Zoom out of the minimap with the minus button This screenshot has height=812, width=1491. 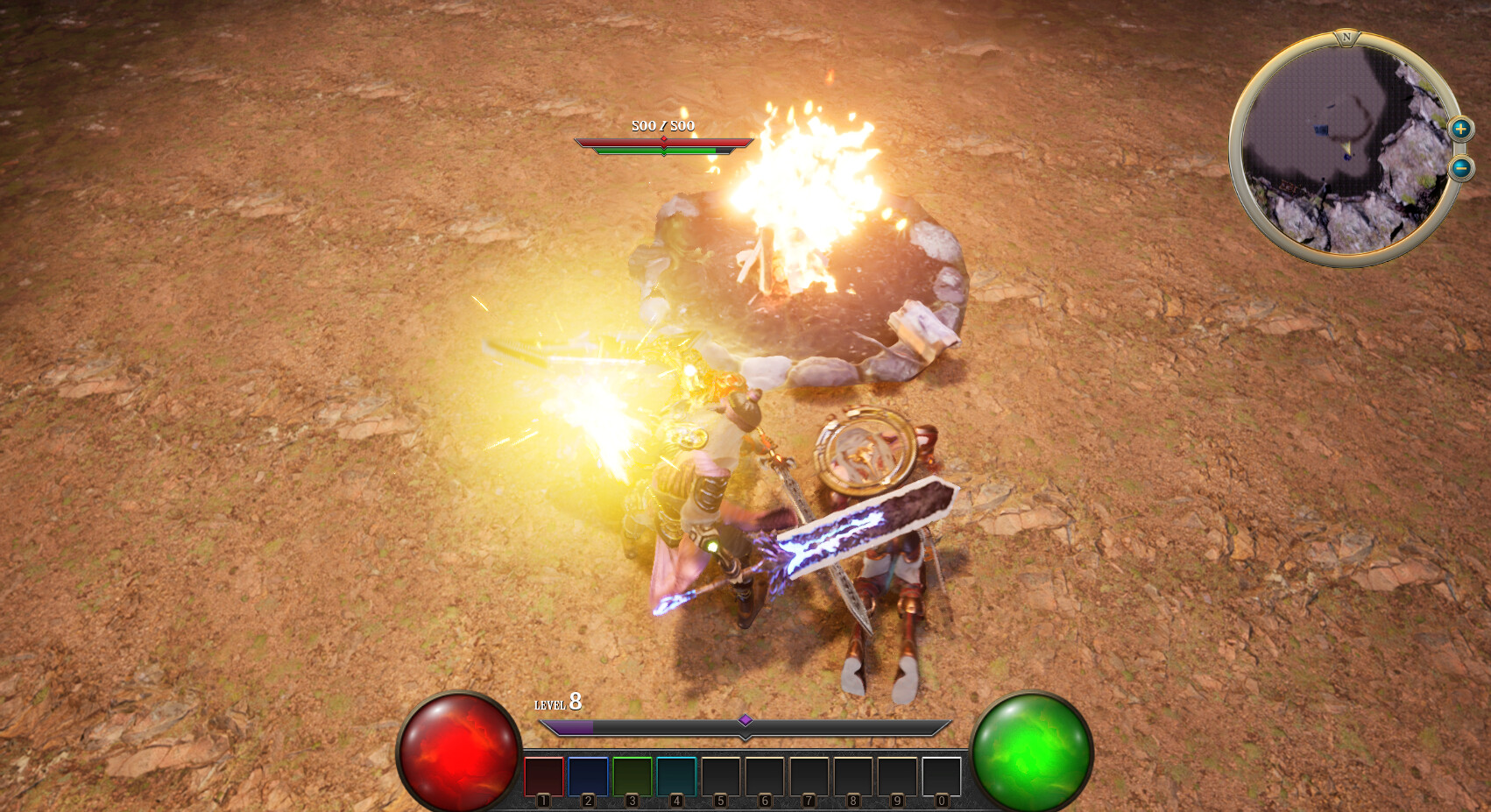point(1460,168)
